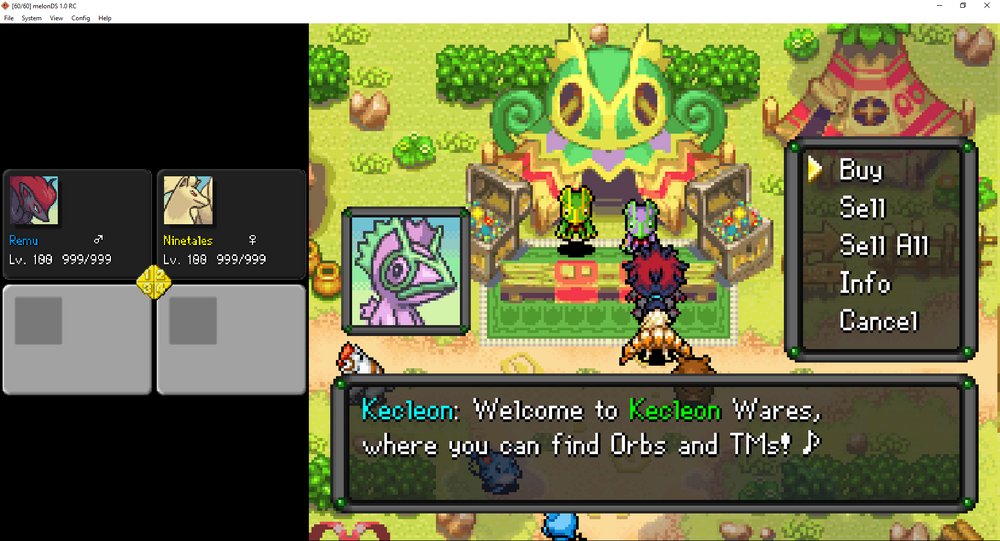Open the Help menu
The width and height of the screenshot is (1000, 541).
(x=105, y=18)
